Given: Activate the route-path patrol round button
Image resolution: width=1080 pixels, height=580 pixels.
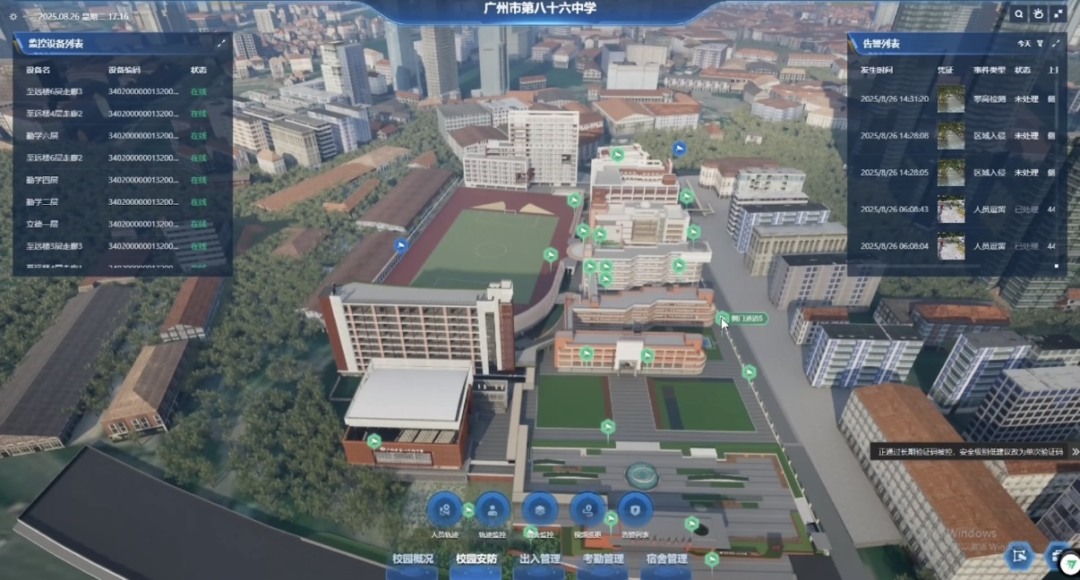Looking at the screenshot, I should coord(588,510).
